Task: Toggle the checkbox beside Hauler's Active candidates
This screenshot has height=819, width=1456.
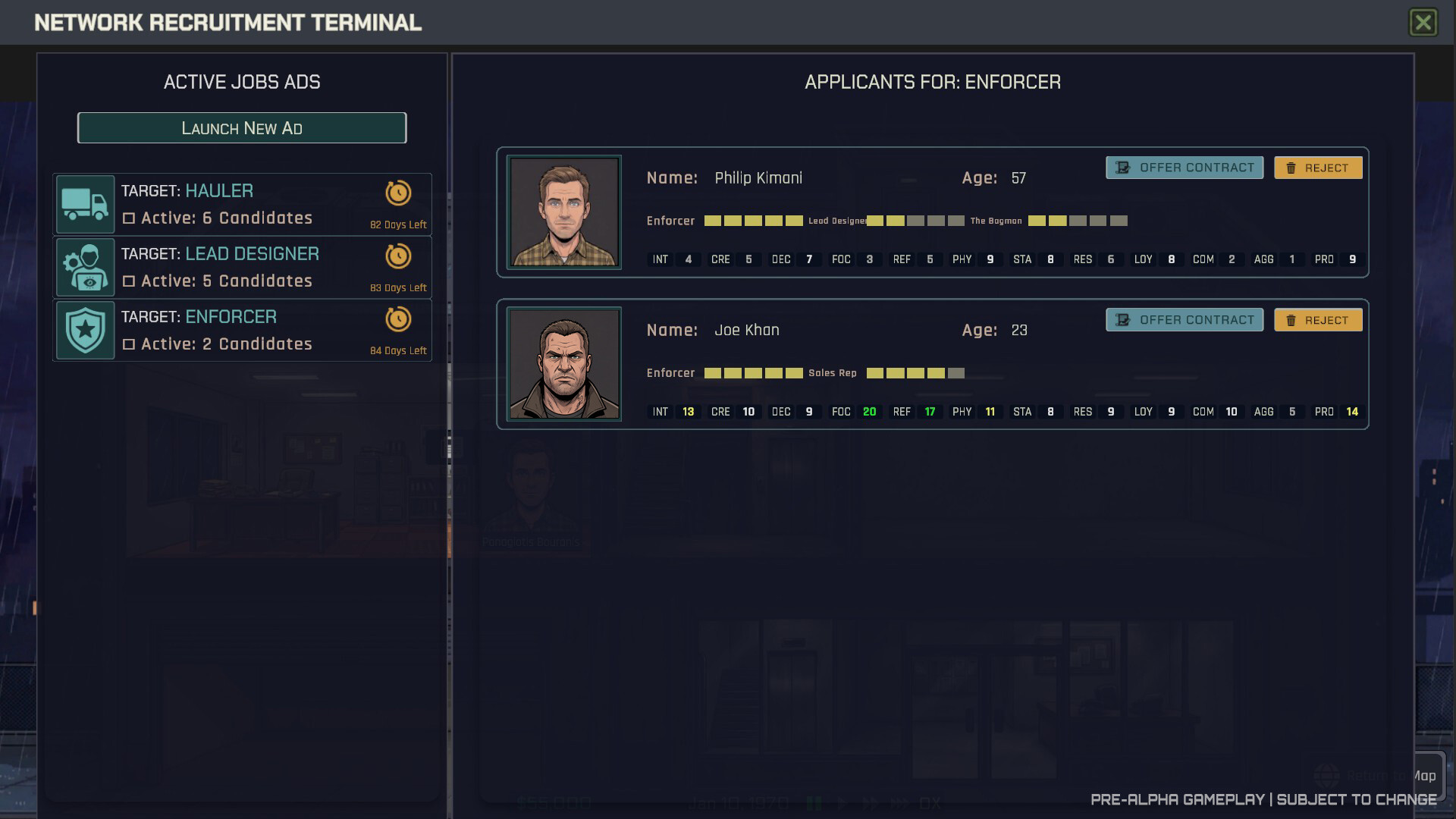Action: (130, 218)
